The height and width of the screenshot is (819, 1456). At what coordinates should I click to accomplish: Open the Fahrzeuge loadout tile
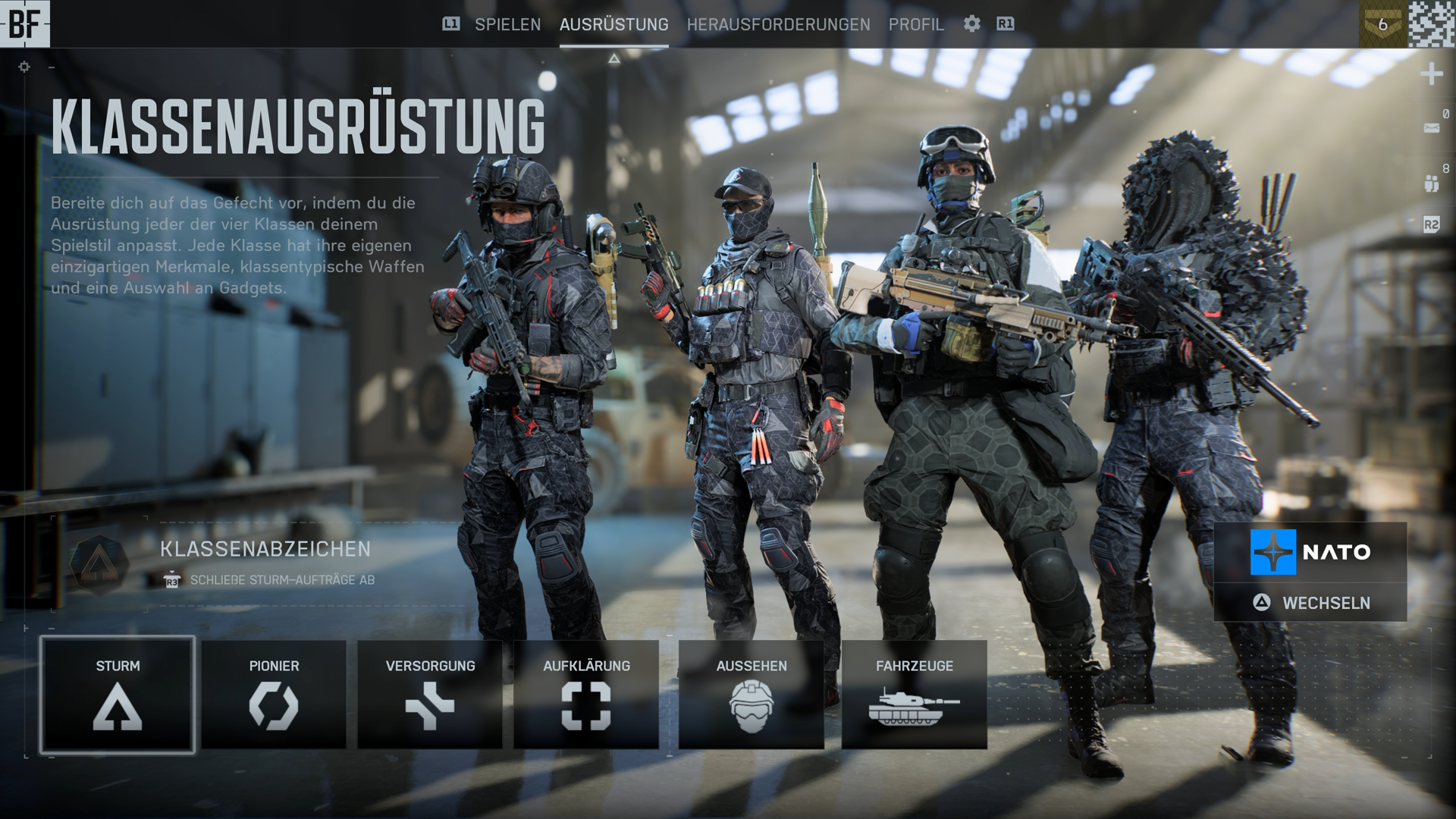click(x=914, y=695)
